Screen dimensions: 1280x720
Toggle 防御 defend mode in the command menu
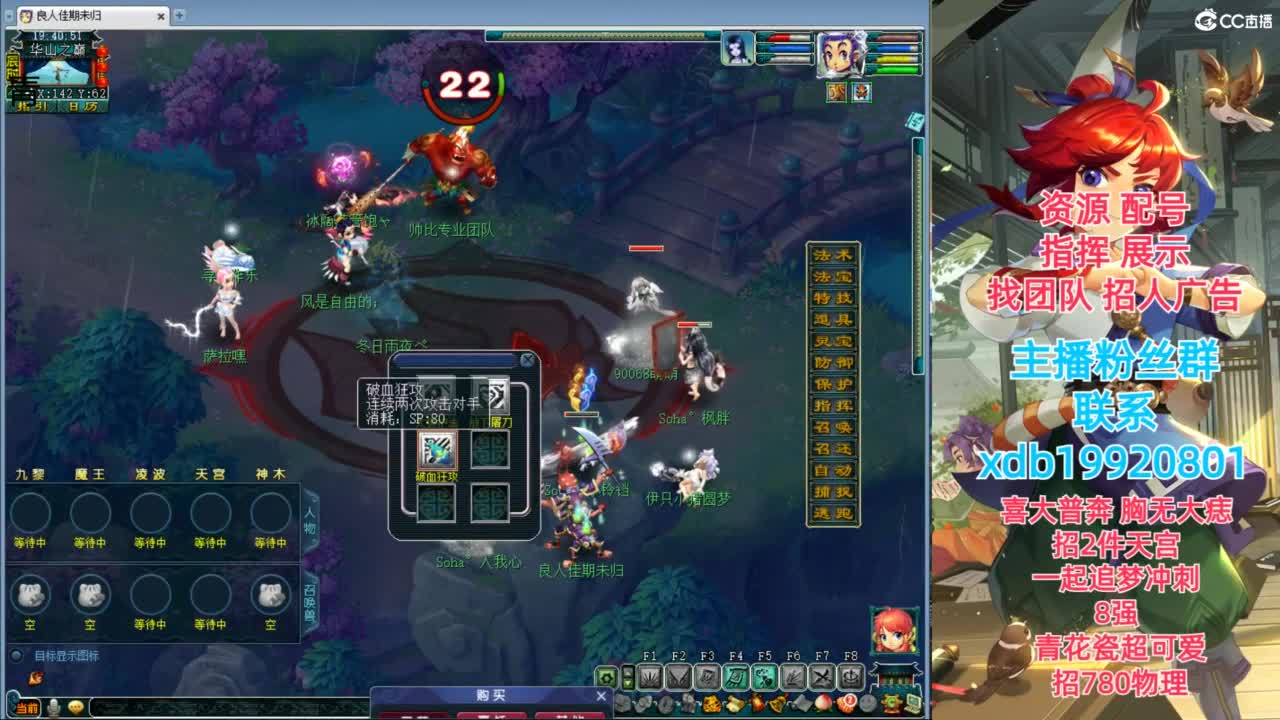(x=834, y=362)
